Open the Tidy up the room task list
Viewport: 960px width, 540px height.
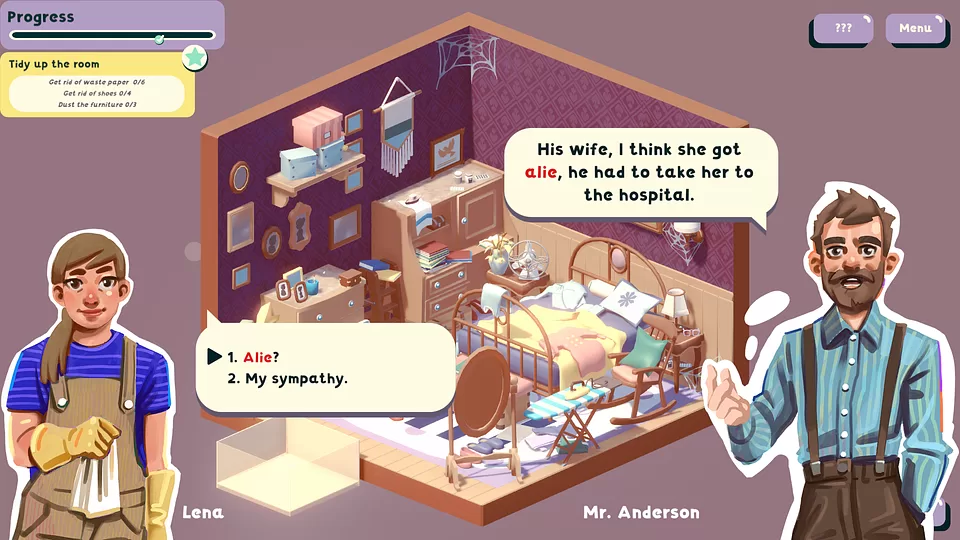[x=54, y=64]
